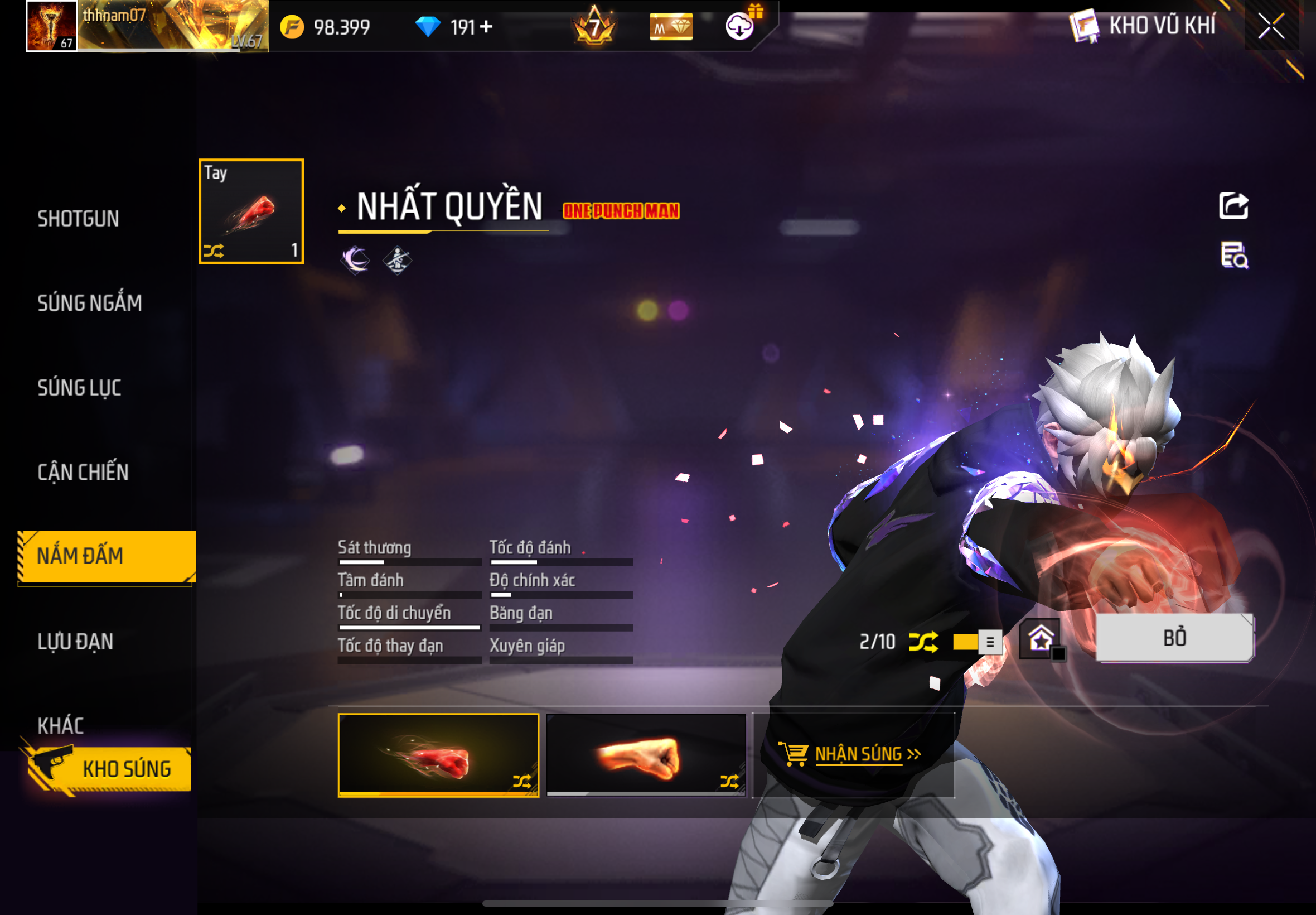
Task: Open the SÚNG NGẮM weapon category
Action: [89, 303]
